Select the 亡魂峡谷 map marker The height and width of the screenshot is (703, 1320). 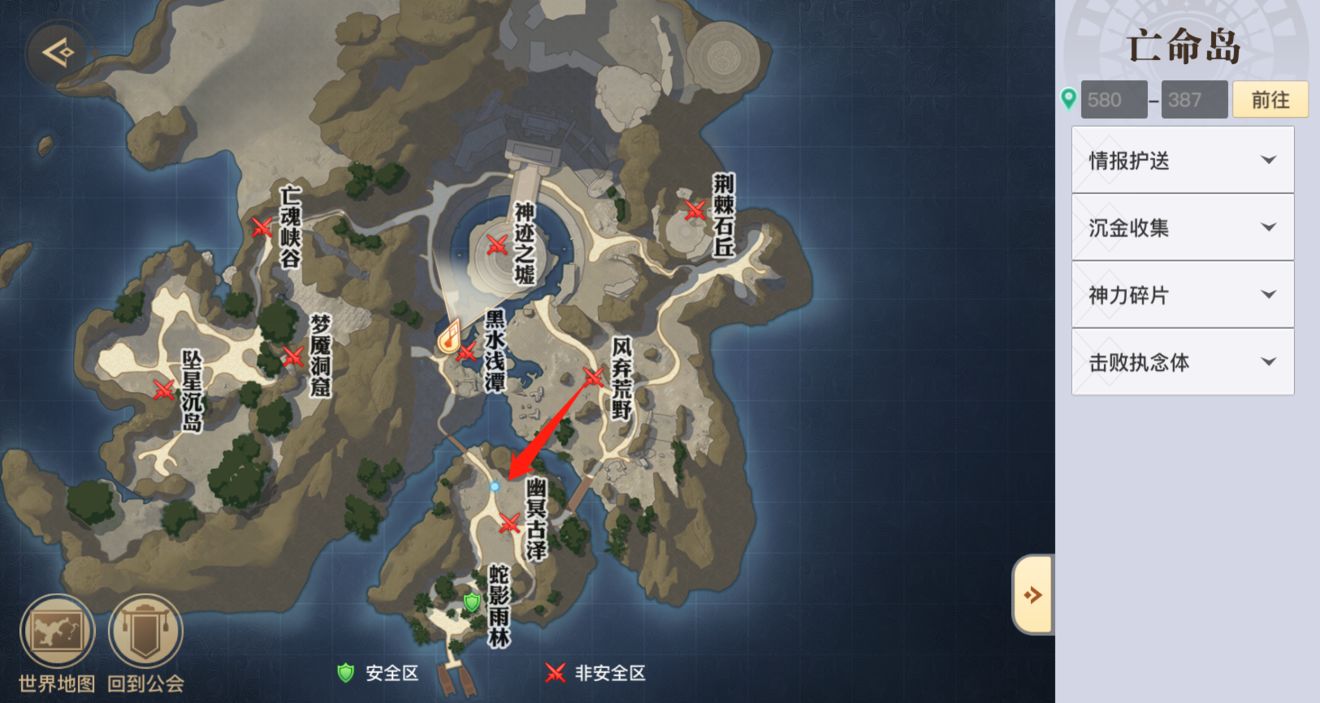[262, 227]
